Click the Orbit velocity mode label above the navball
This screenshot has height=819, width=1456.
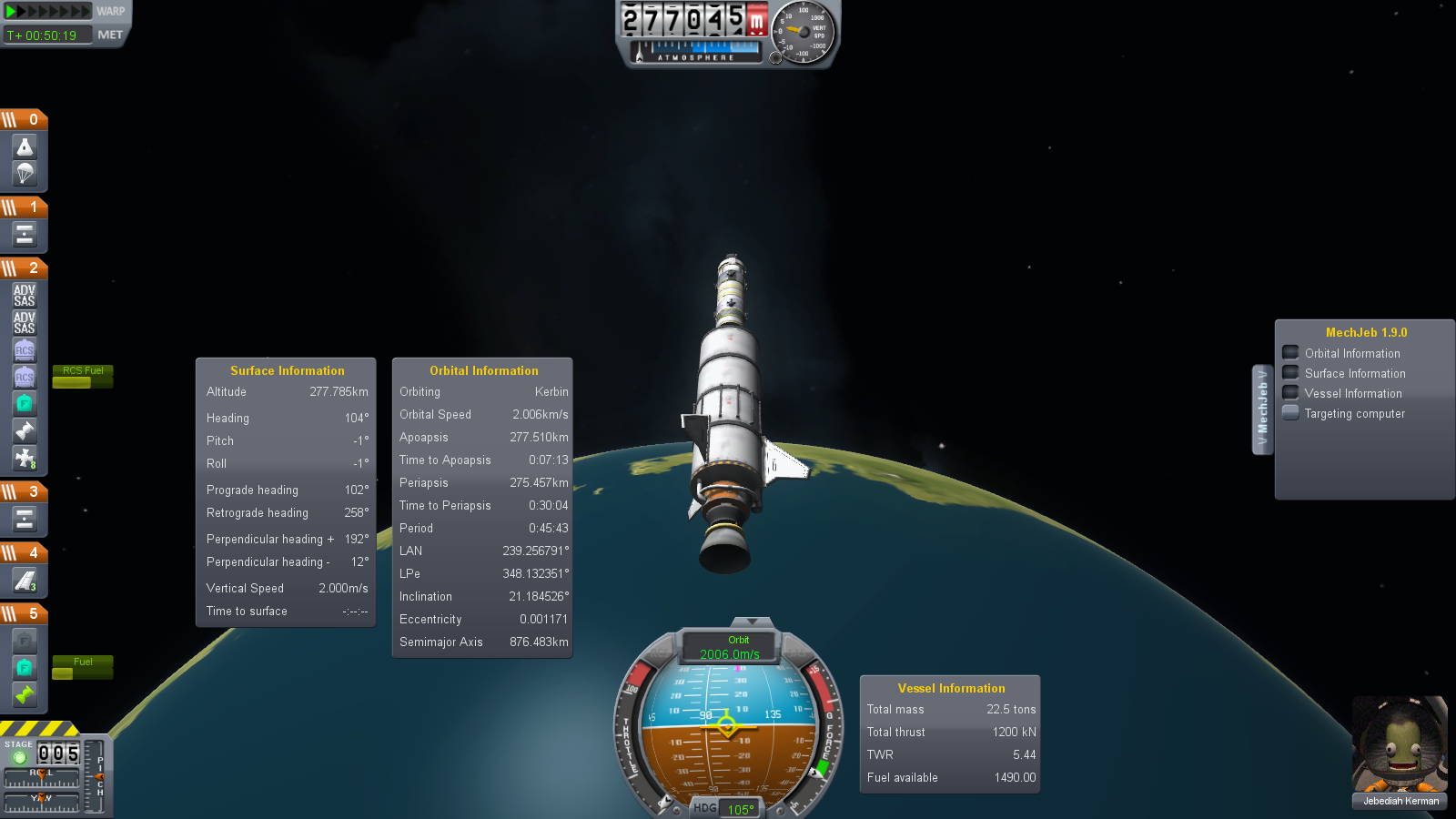point(738,640)
